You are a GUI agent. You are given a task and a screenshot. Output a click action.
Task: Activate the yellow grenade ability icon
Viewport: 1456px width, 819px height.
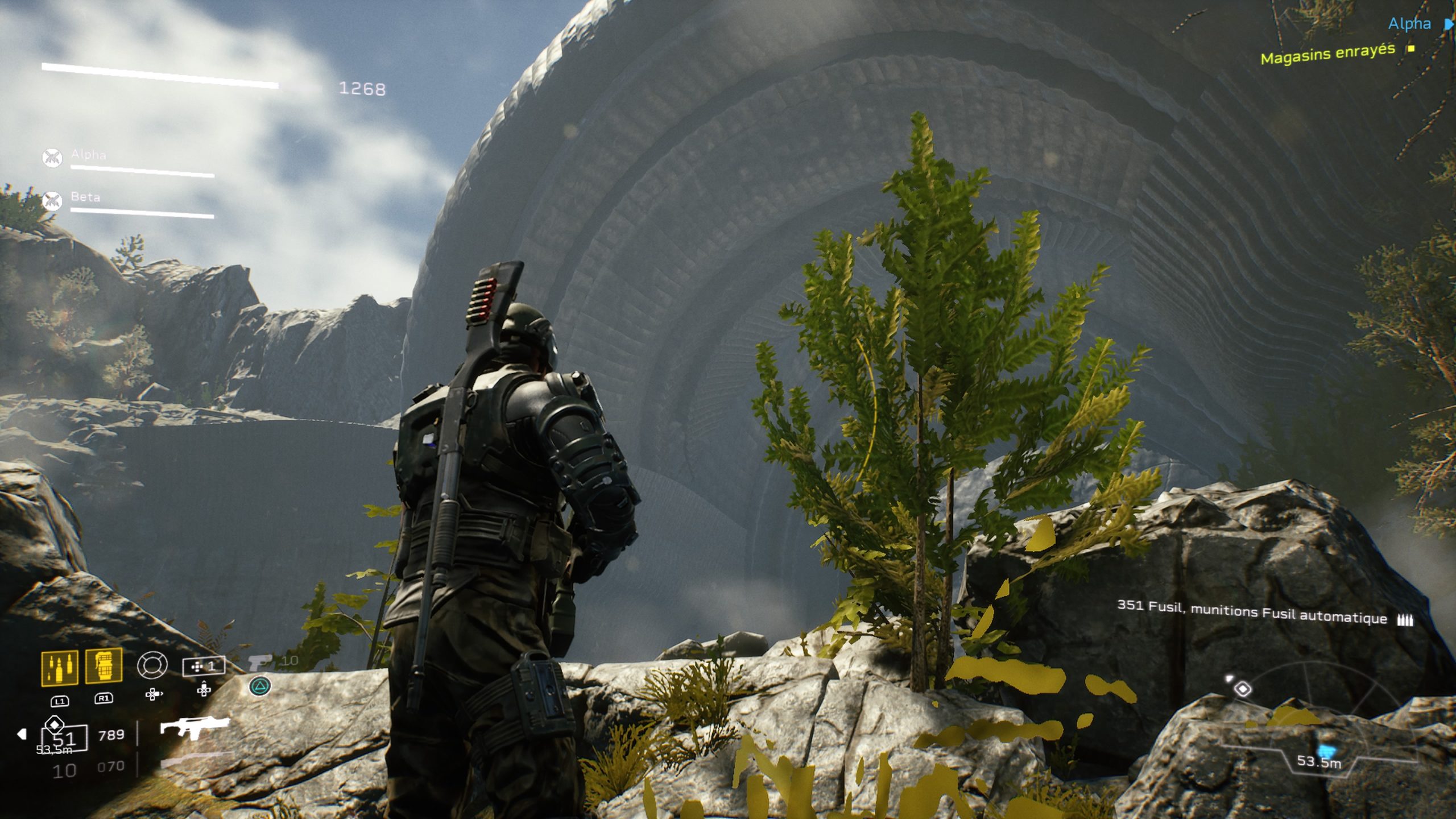point(104,665)
